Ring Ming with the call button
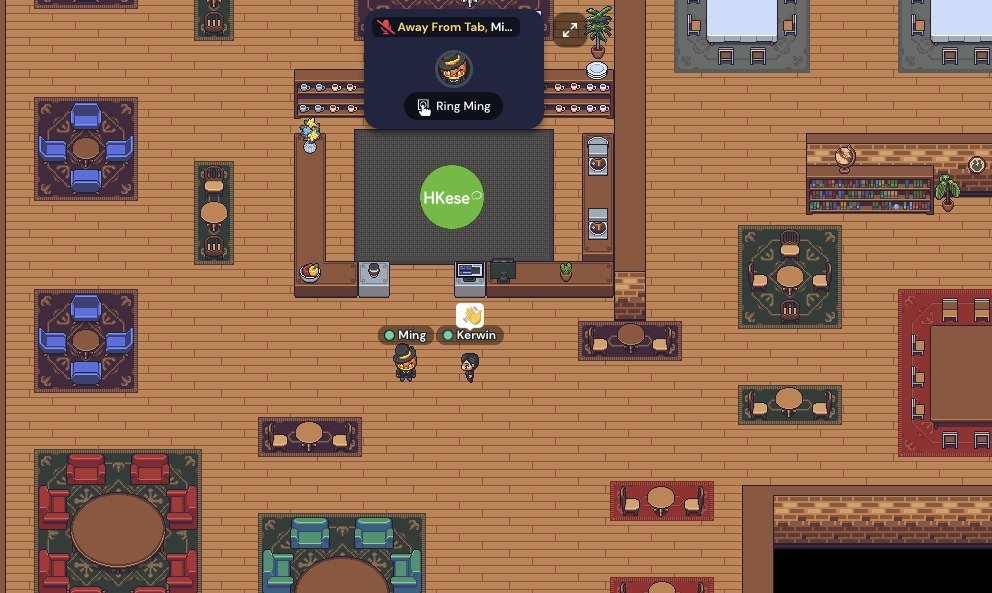The image size is (992, 593). [454, 106]
